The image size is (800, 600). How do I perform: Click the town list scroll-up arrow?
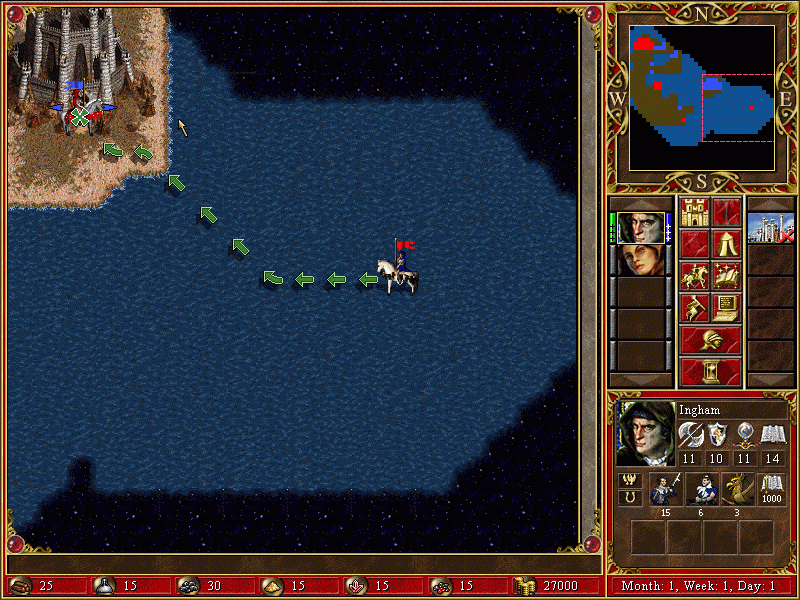pos(770,204)
